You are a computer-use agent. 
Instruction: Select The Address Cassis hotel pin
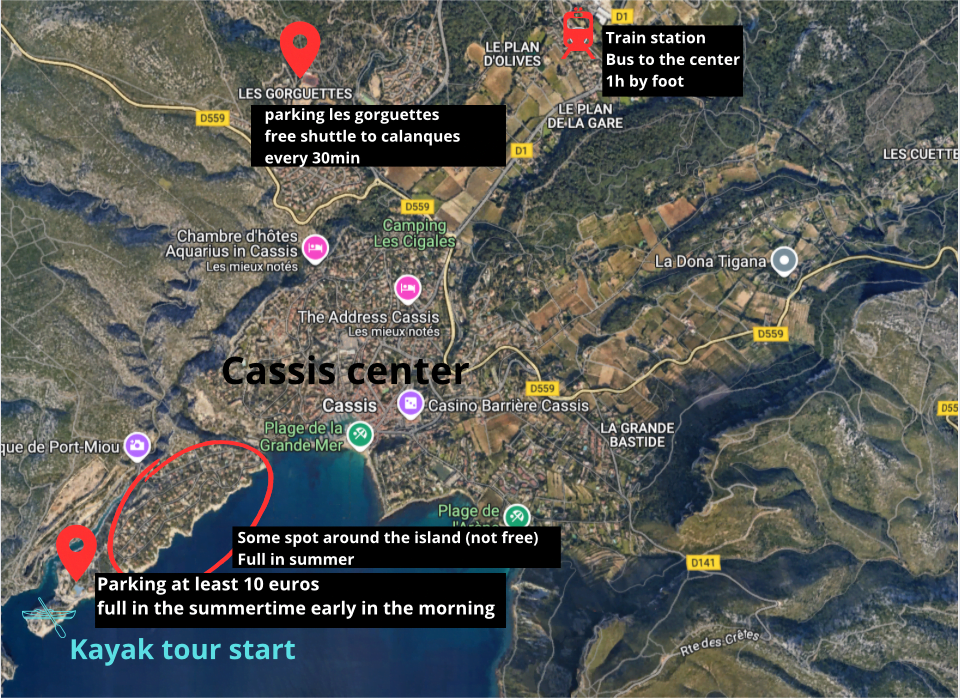click(408, 288)
